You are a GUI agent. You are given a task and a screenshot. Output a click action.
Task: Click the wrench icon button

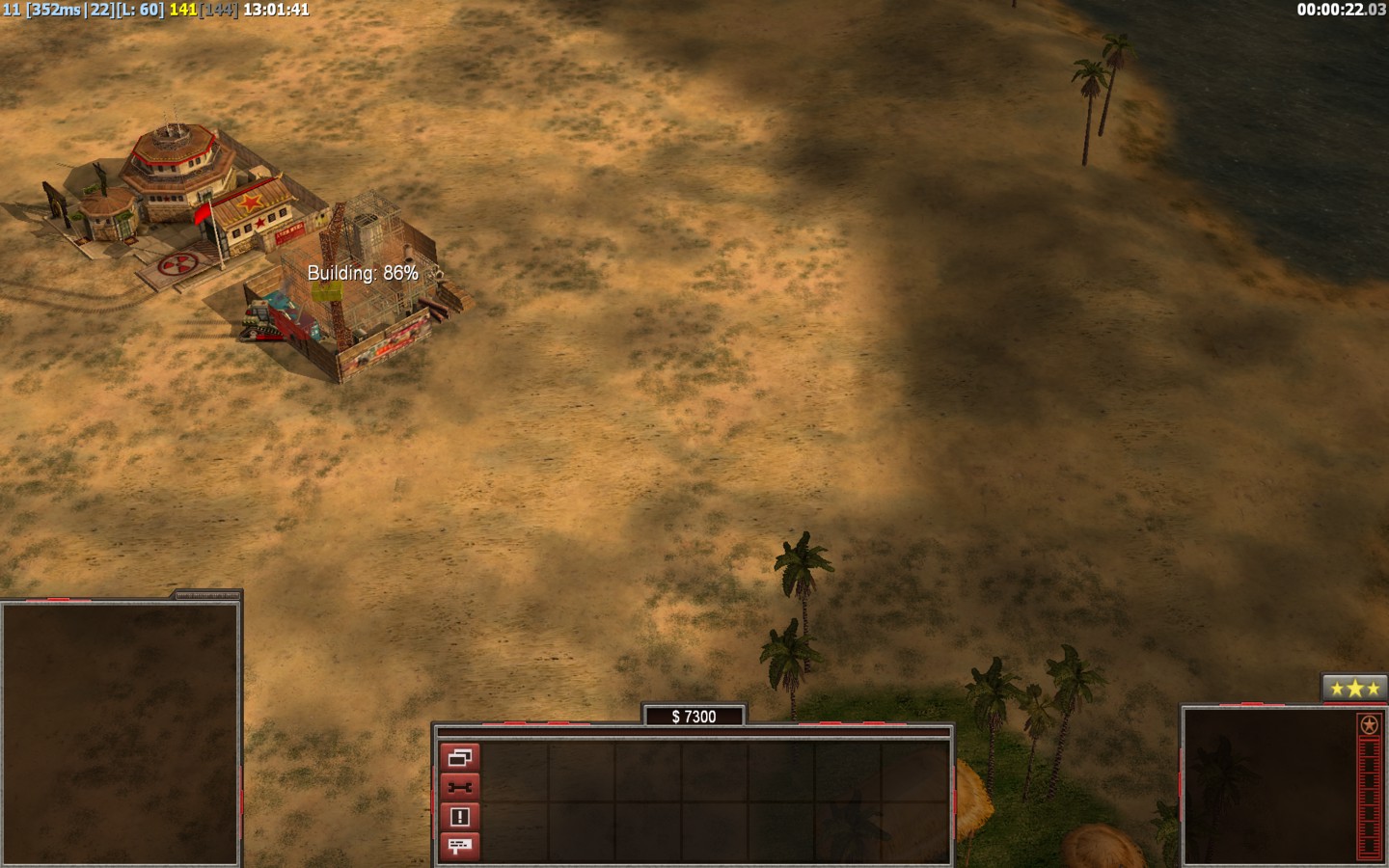tap(459, 787)
